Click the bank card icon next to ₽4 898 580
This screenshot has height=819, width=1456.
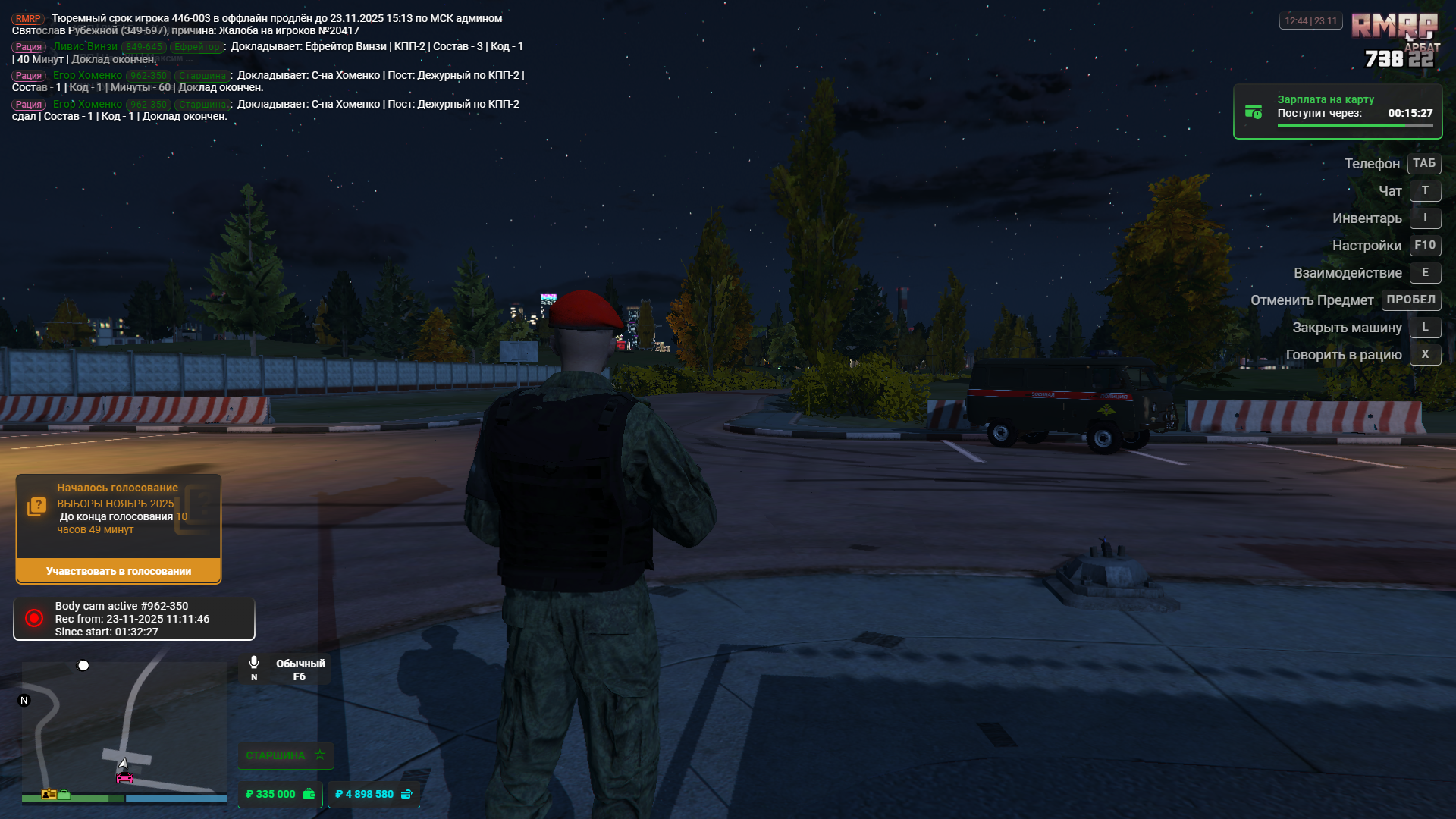(408, 794)
